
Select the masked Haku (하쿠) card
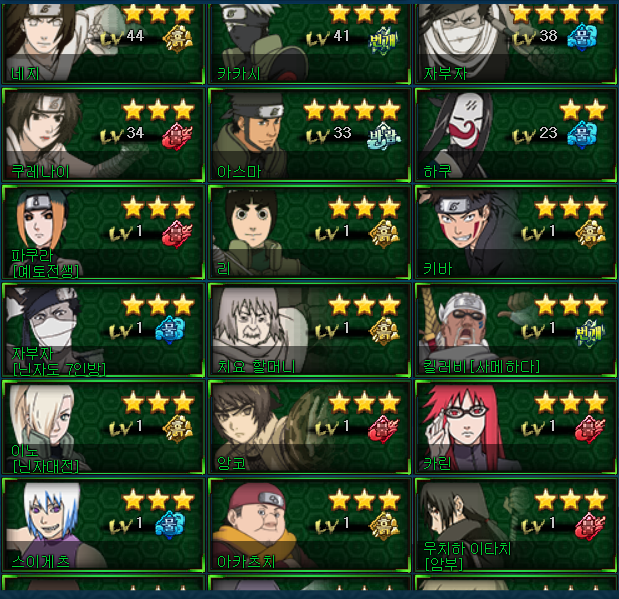513,135
